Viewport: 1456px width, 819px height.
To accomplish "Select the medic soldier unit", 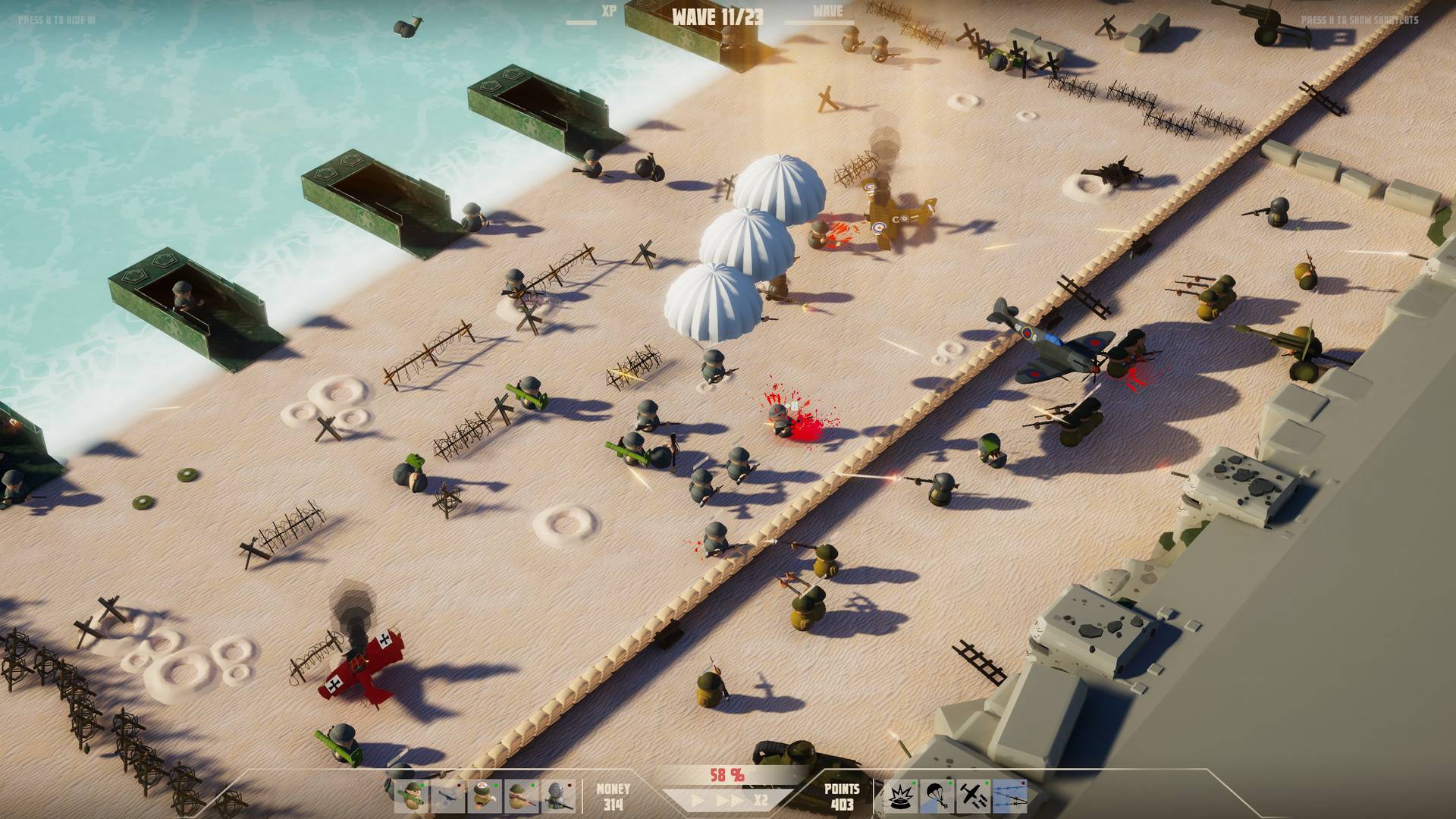I will (x=485, y=796).
